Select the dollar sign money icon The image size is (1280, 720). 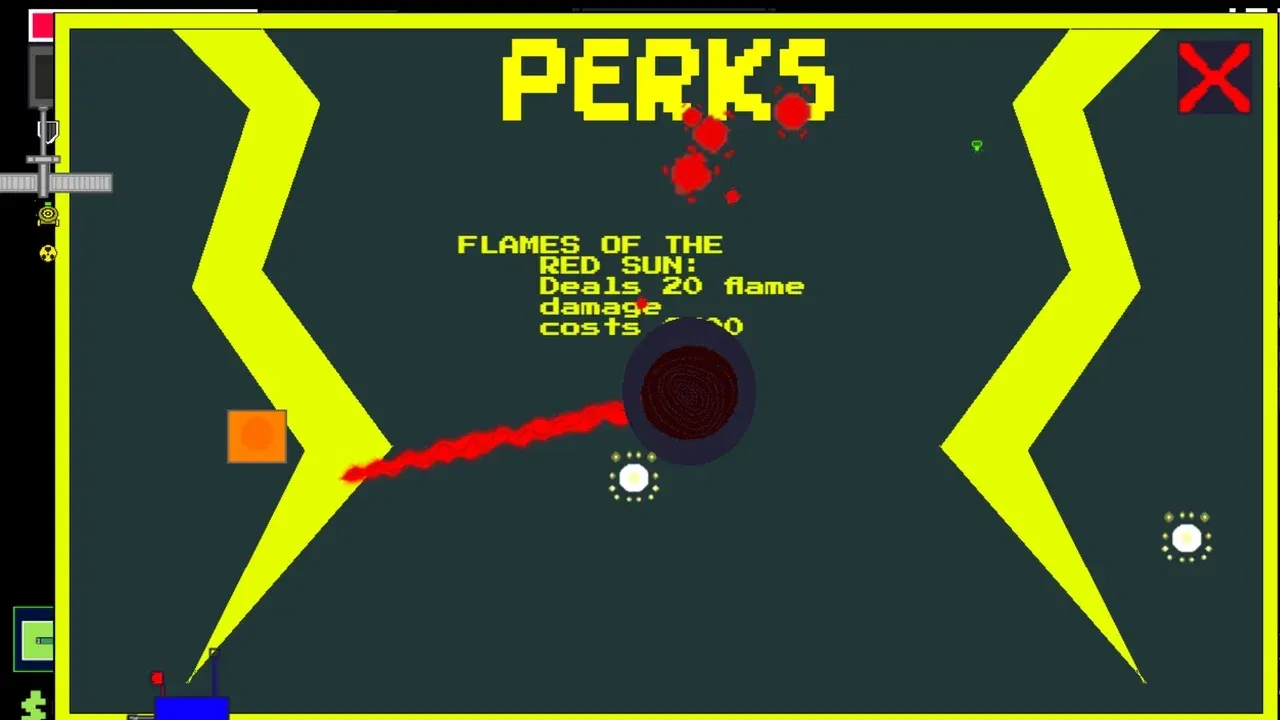point(35,703)
